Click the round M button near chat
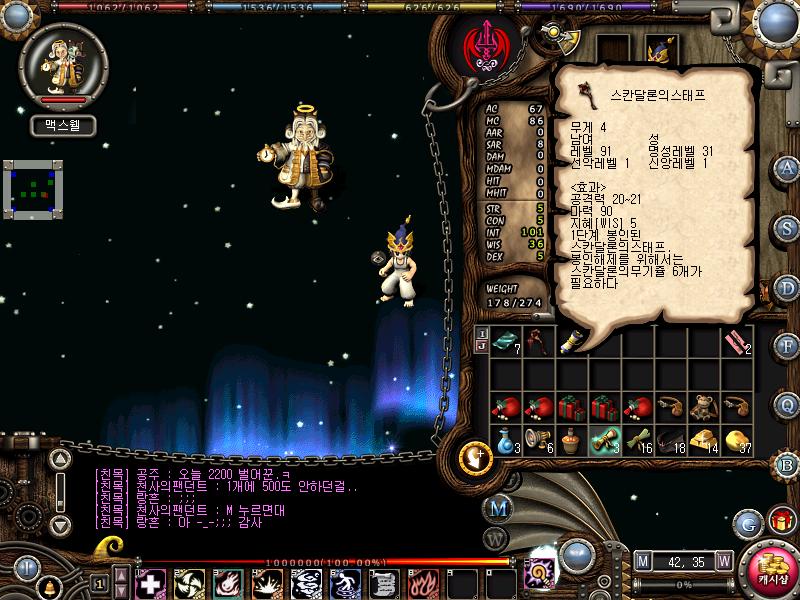 [498, 507]
